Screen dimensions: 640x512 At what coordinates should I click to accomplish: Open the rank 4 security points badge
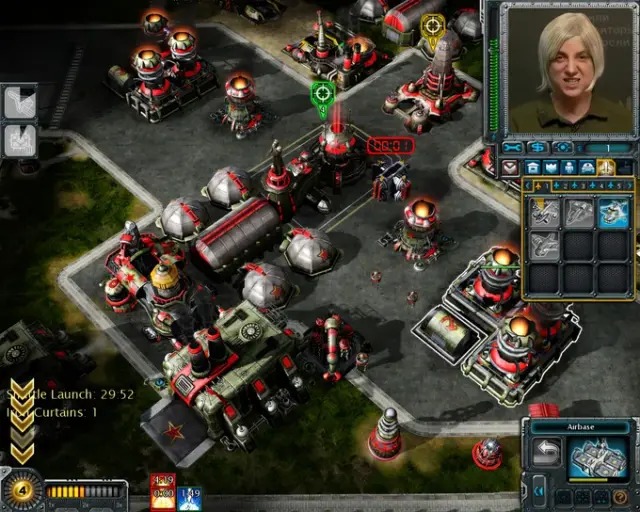[x=19, y=490]
